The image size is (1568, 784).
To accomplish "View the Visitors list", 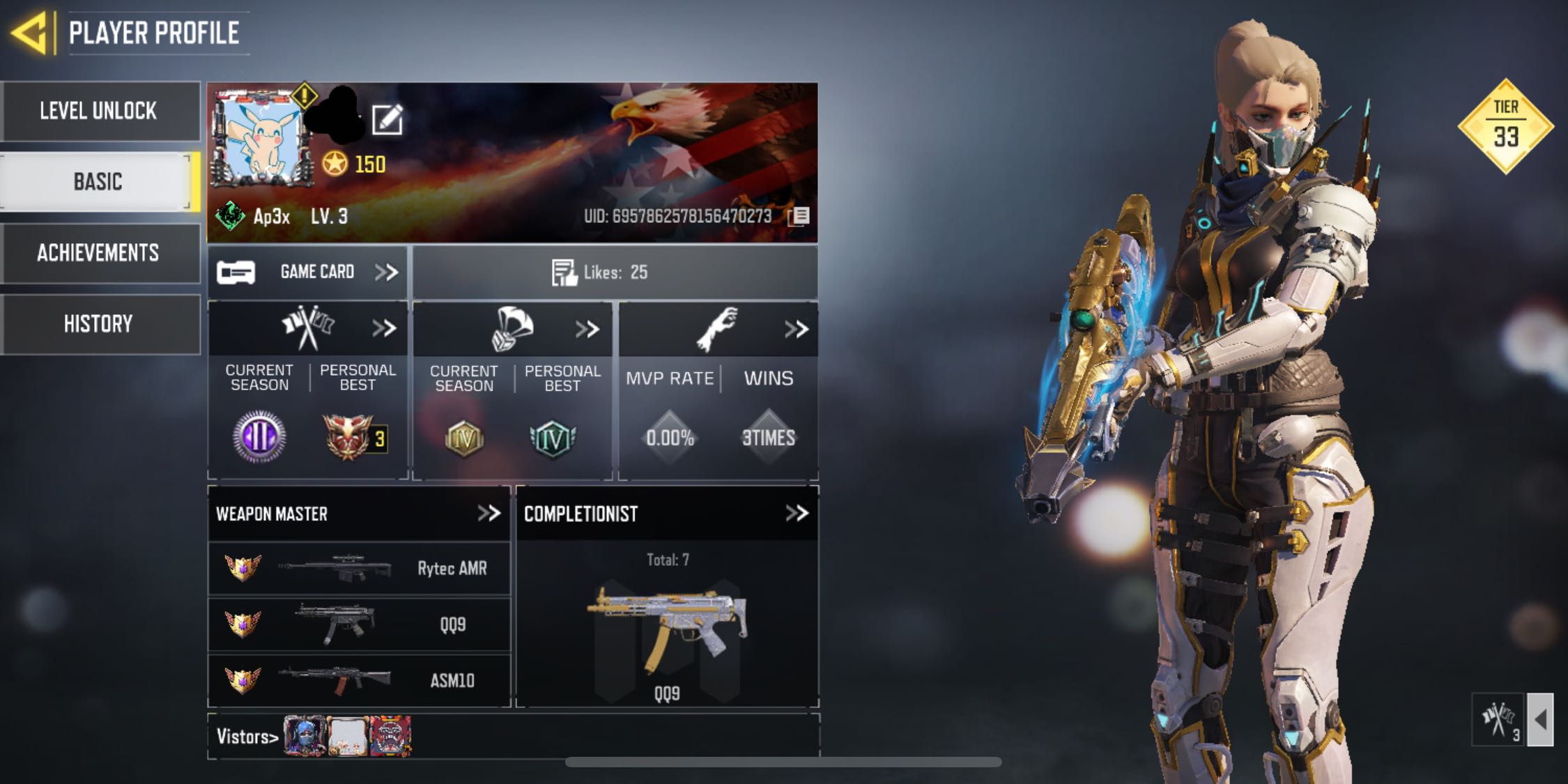I will [x=247, y=737].
